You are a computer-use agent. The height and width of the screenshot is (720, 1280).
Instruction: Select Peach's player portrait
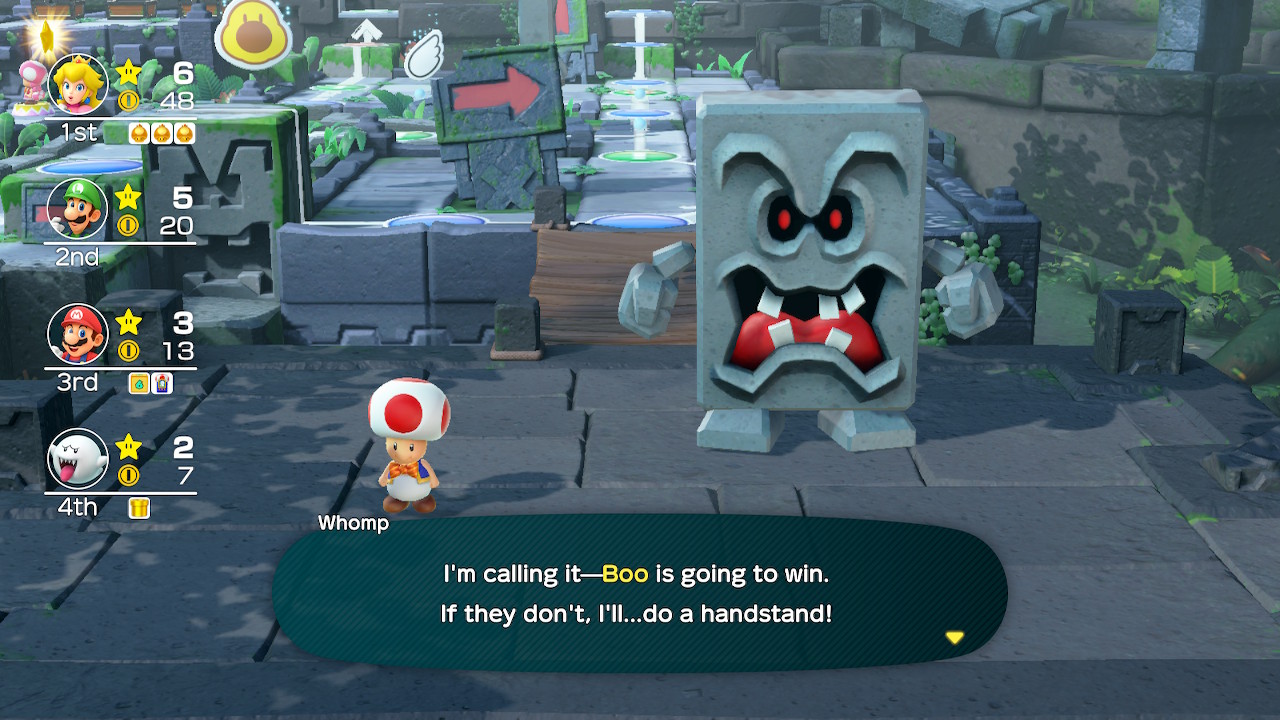coord(78,85)
